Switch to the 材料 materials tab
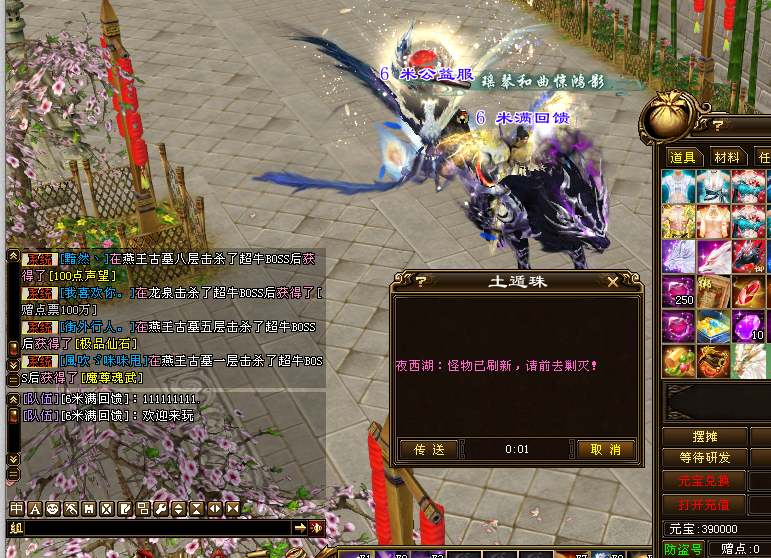The height and width of the screenshot is (558, 771). pyautogui.click(x=727, y=157)
